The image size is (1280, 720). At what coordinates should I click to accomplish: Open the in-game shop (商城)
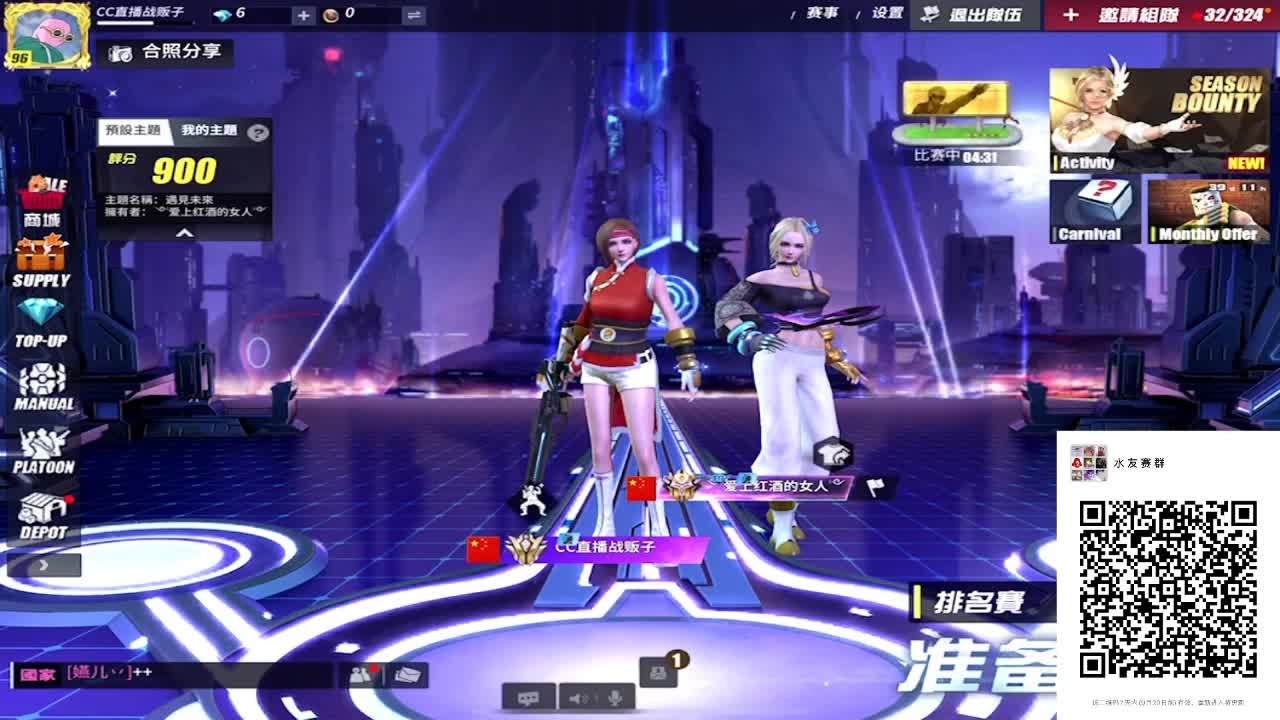coord(42,195)
